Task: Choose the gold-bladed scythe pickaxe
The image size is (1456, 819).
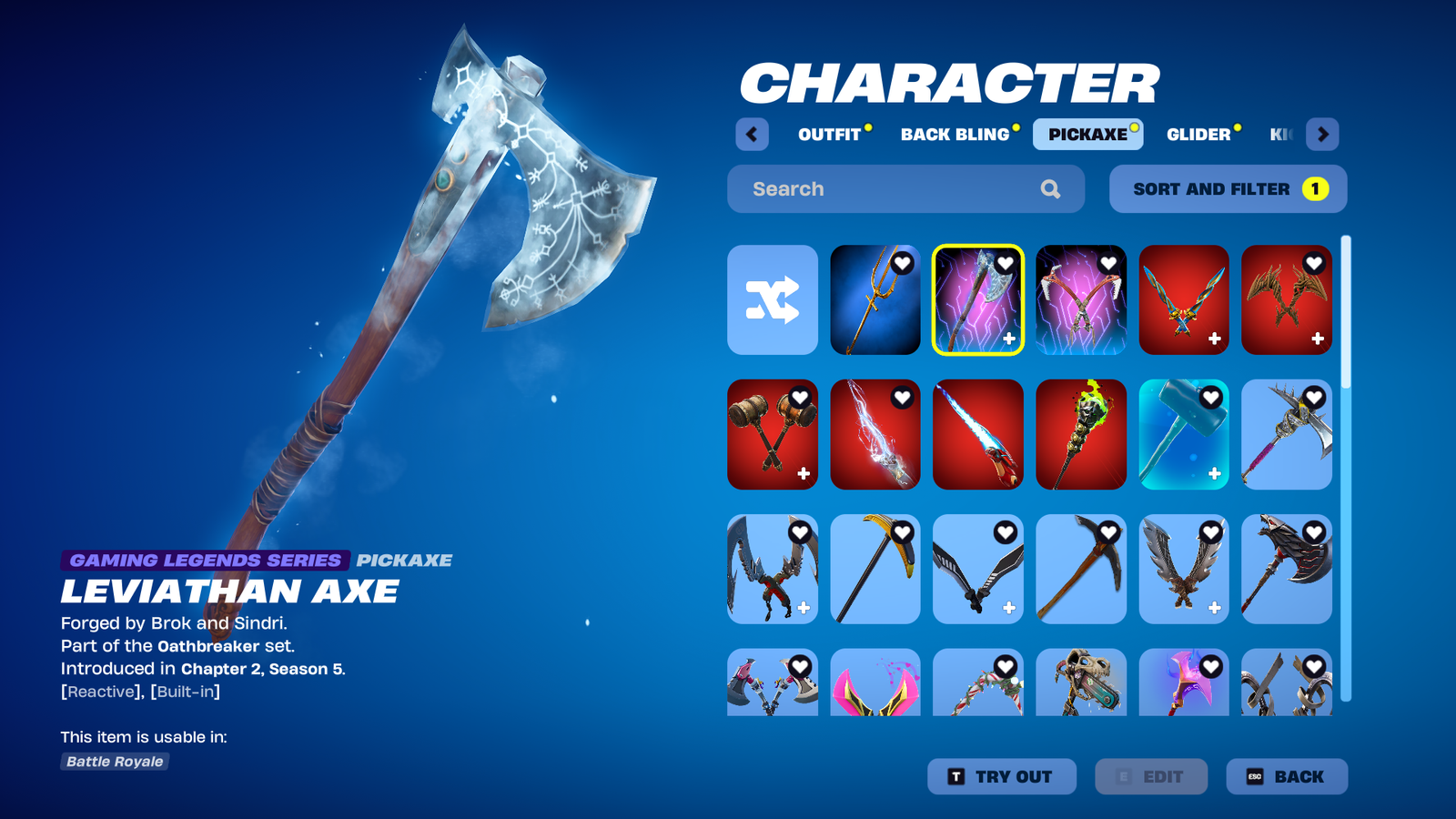Action: [875, 569]
